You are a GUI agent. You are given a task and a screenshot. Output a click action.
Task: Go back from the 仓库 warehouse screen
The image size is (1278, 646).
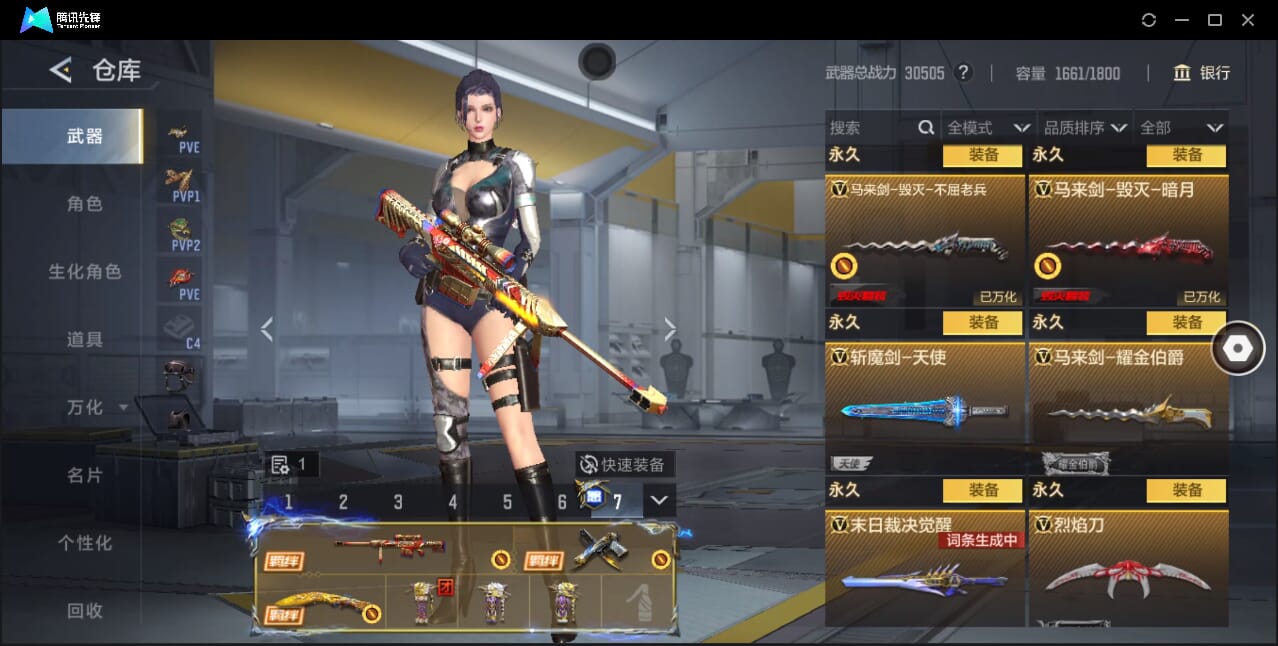(x=61, y=70)
